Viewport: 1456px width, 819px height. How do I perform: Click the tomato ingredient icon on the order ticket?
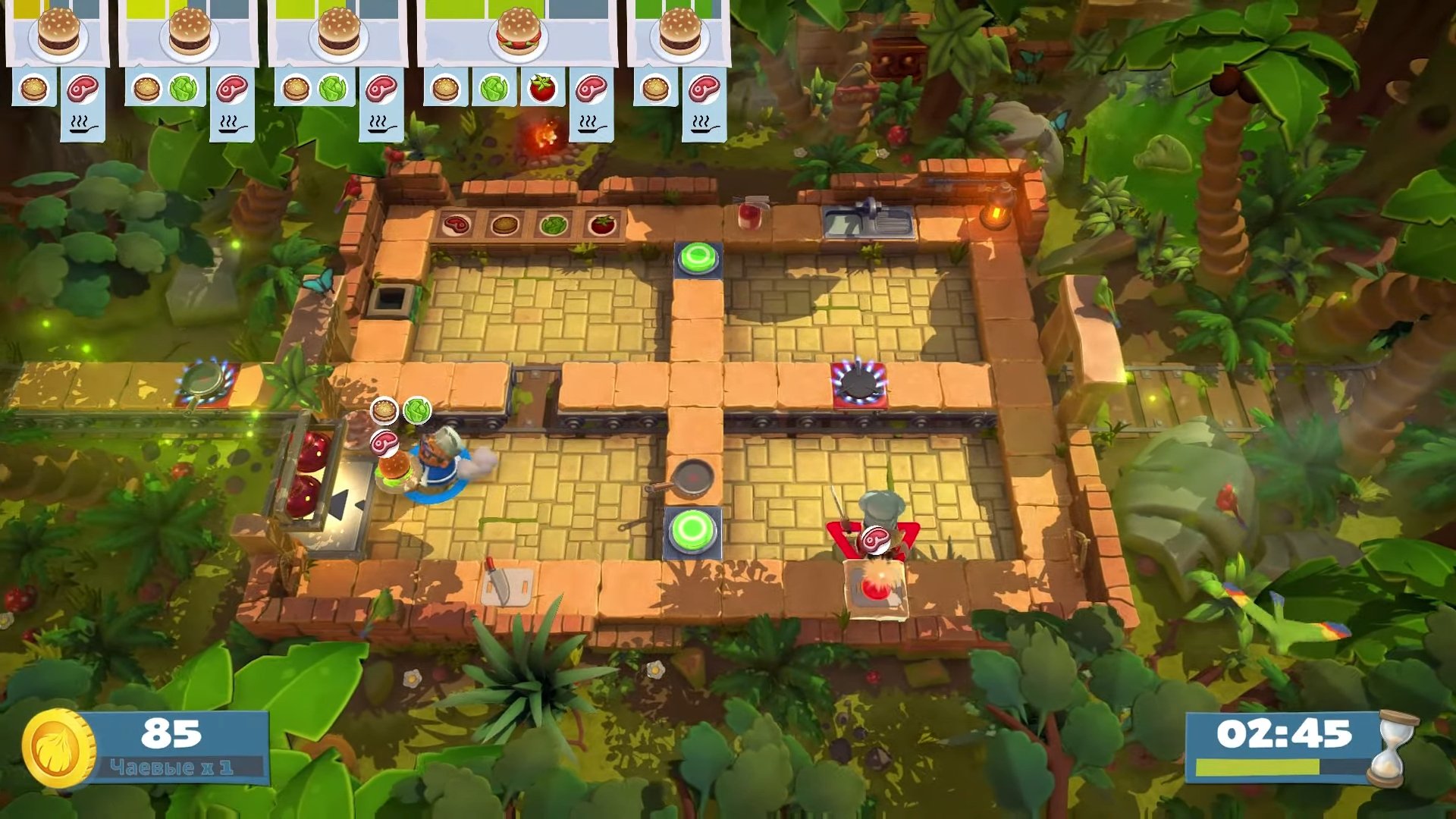pos(542,89)
